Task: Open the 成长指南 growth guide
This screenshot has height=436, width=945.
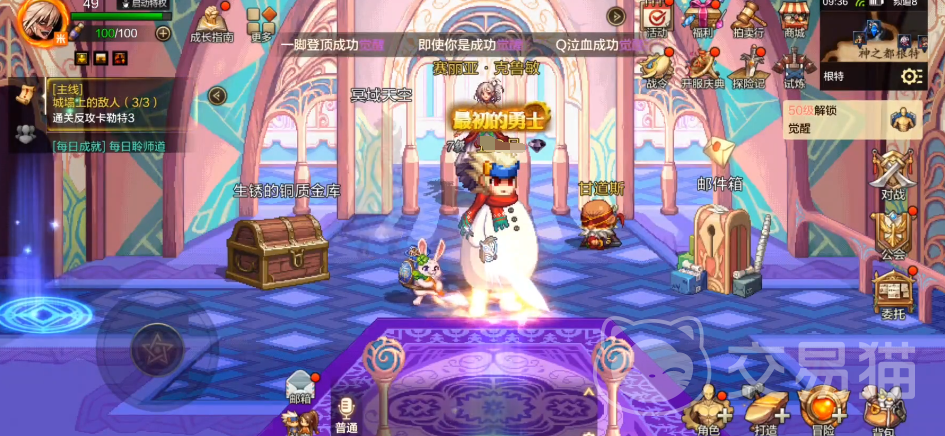Action: click(211, 24)
